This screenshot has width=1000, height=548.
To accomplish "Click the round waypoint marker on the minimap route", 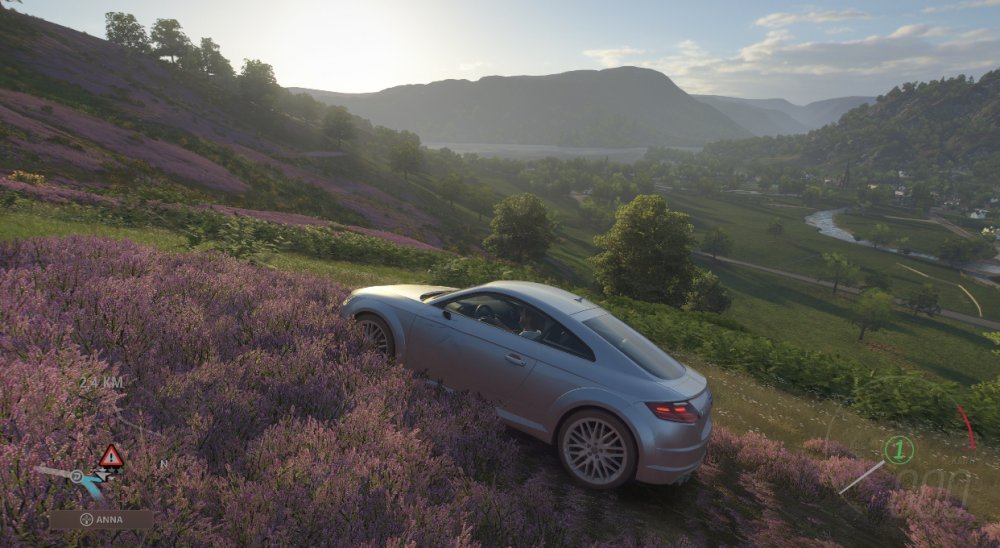I will [x=77, y=477].
